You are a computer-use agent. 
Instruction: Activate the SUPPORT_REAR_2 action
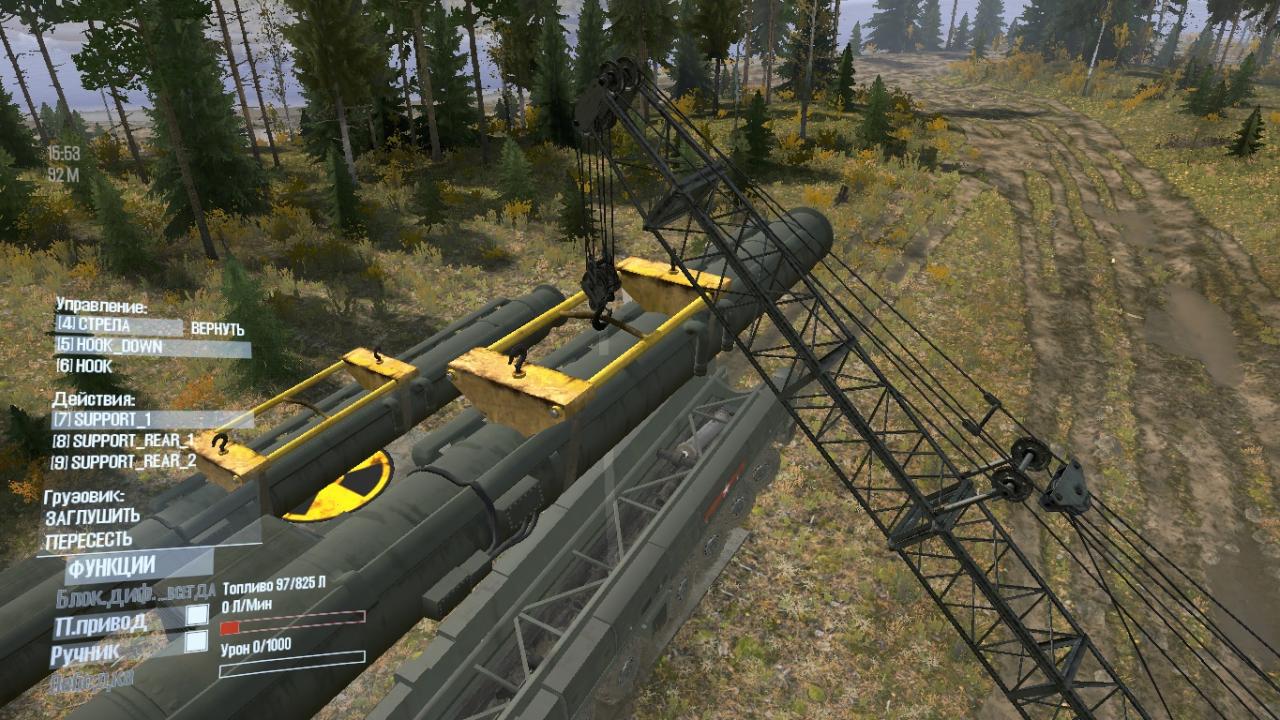click(124, 462)
